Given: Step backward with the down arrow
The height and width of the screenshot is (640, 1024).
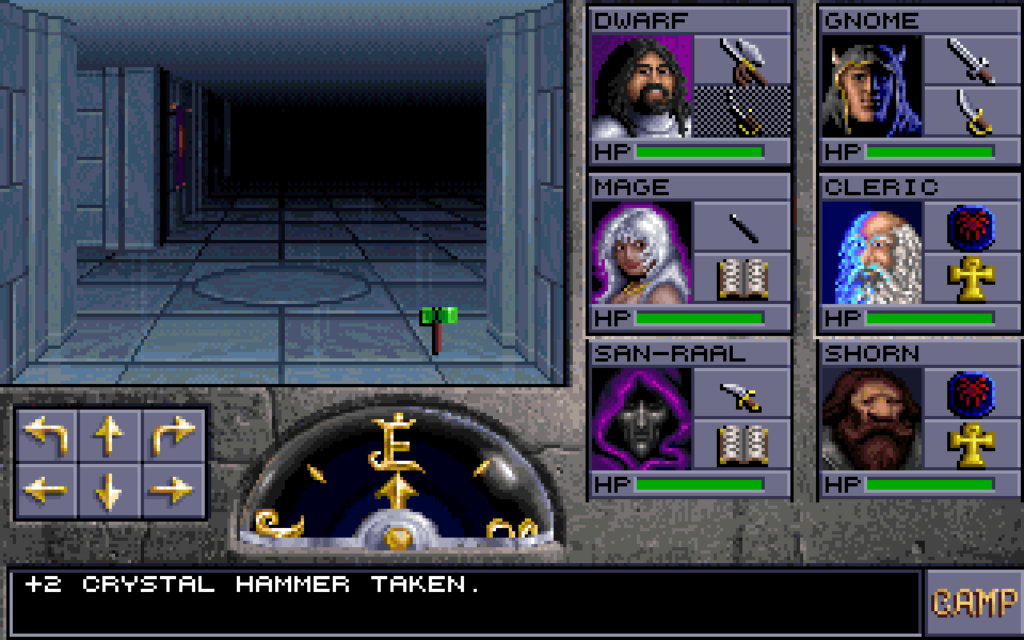Looking at the screenshot, I should click(108, 489).
